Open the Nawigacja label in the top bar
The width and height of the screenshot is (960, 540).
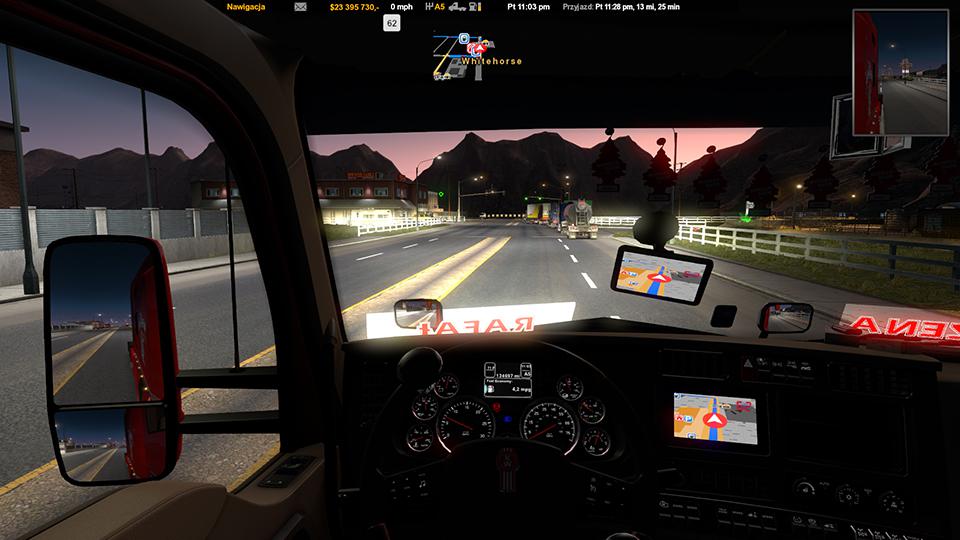tap(246, 6)
